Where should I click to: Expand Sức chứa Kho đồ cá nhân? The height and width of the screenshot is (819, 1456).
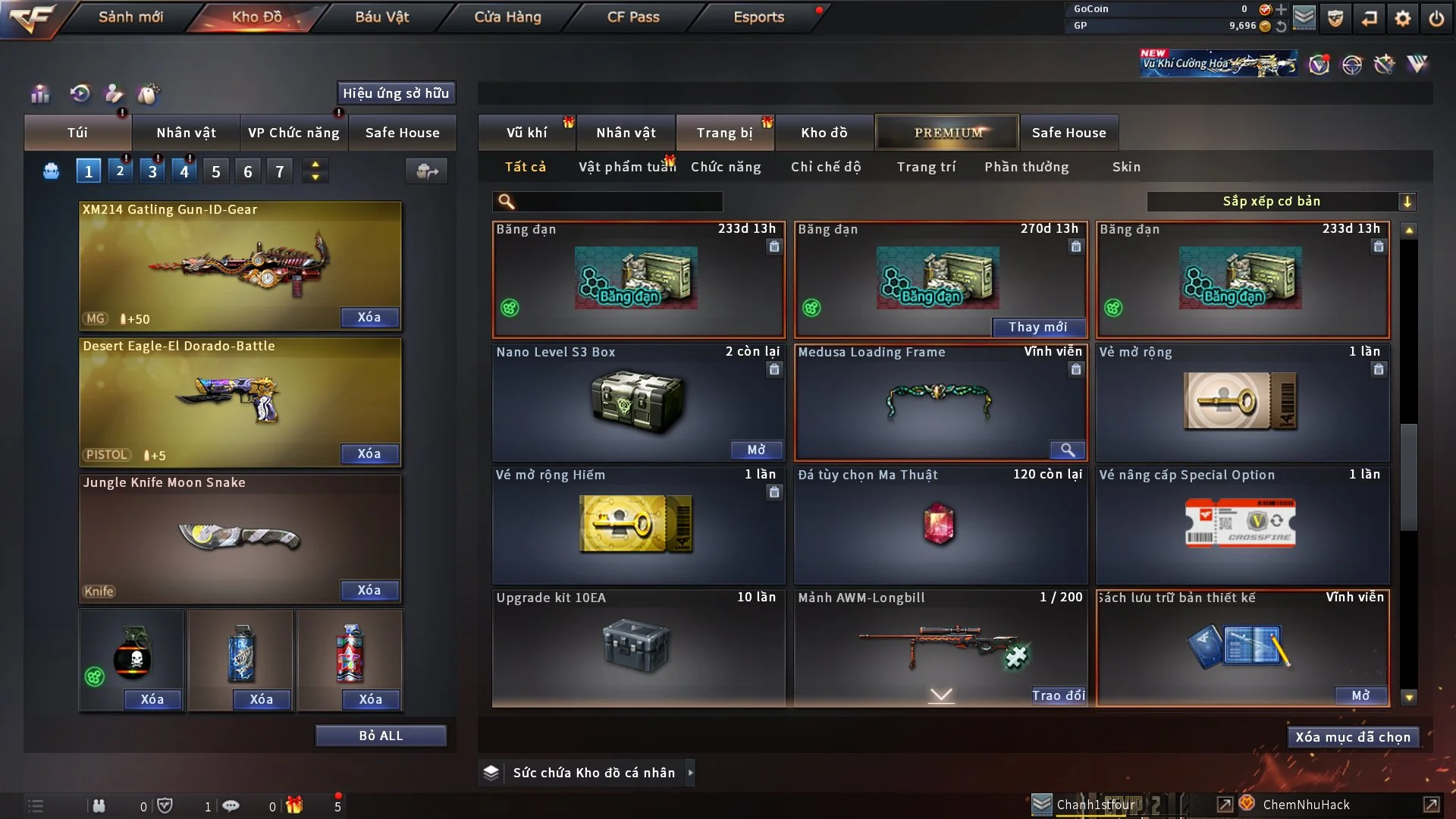coord(690,773)
